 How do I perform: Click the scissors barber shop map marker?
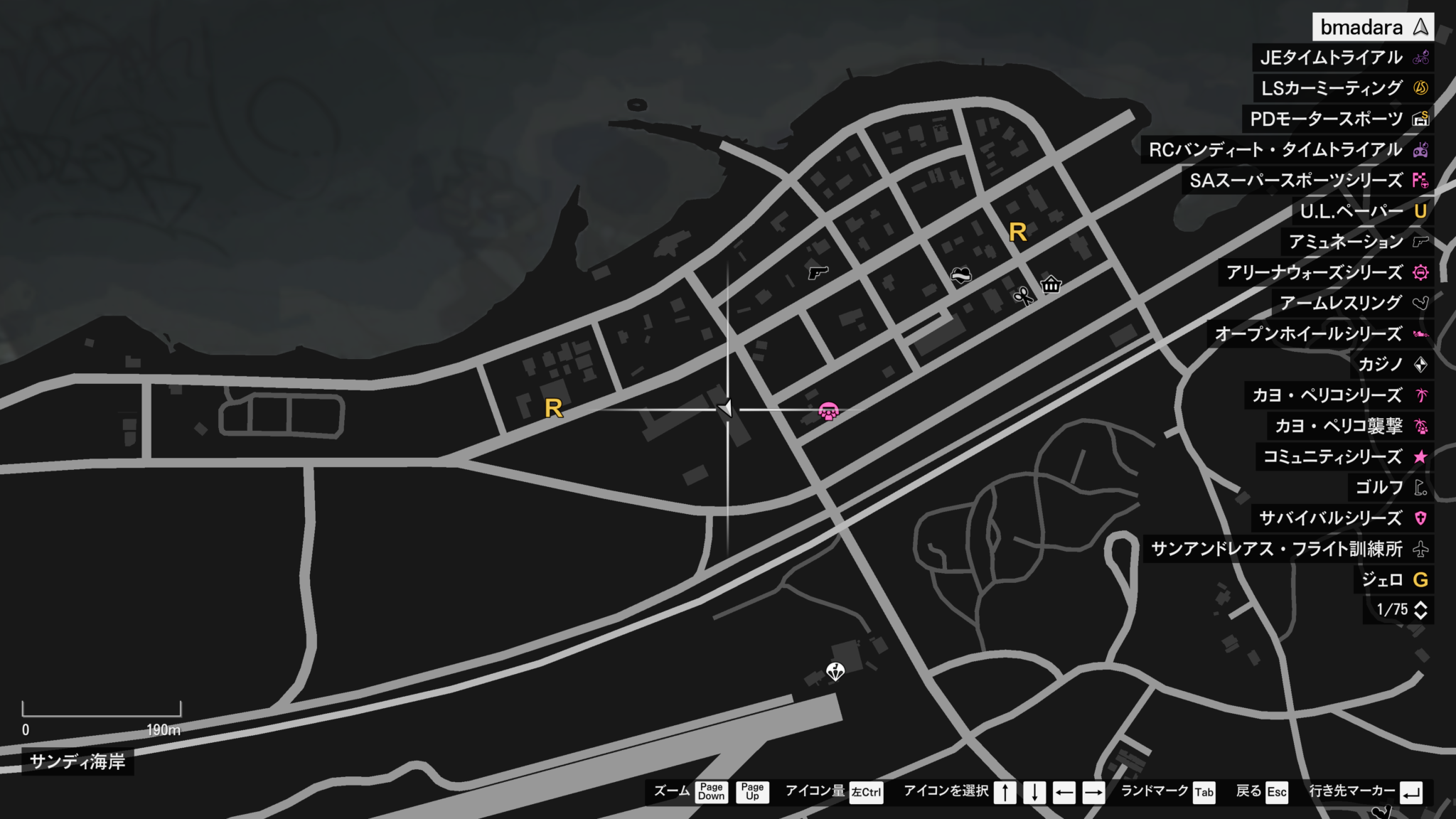tap(1023, 295)
